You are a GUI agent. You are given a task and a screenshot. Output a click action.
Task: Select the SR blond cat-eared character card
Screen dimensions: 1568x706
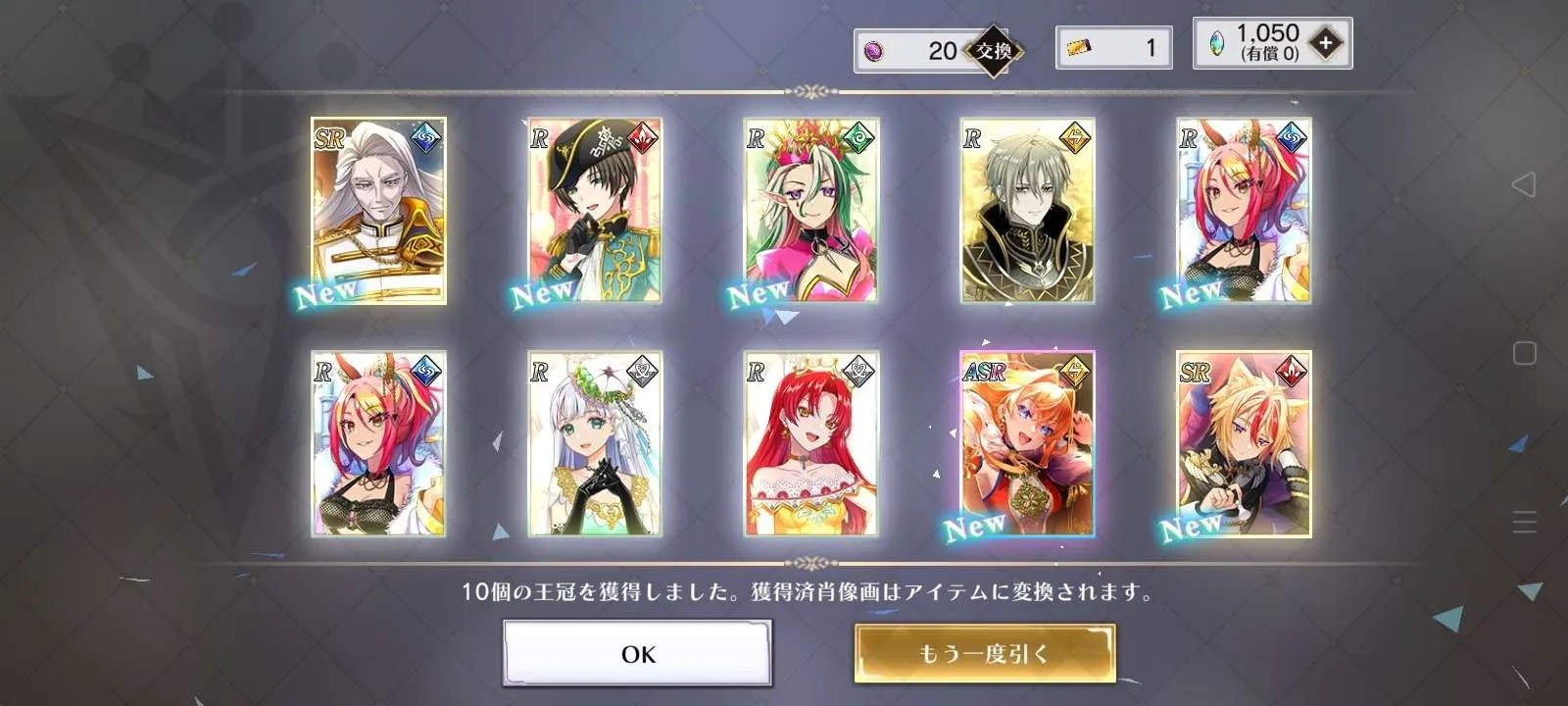point(1244,443)
